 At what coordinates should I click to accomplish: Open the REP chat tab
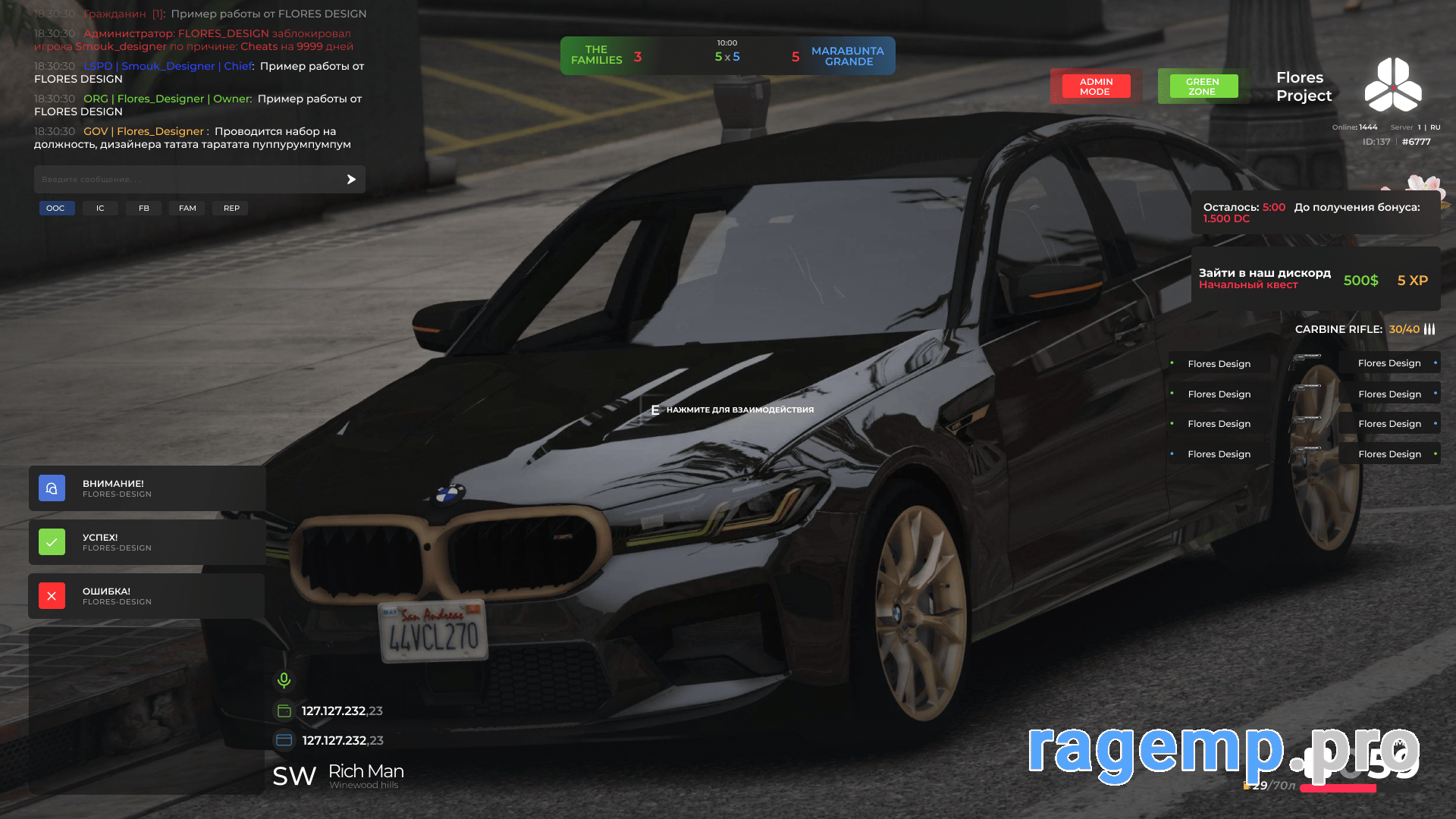pyautogui.click(x=231, y=208)
